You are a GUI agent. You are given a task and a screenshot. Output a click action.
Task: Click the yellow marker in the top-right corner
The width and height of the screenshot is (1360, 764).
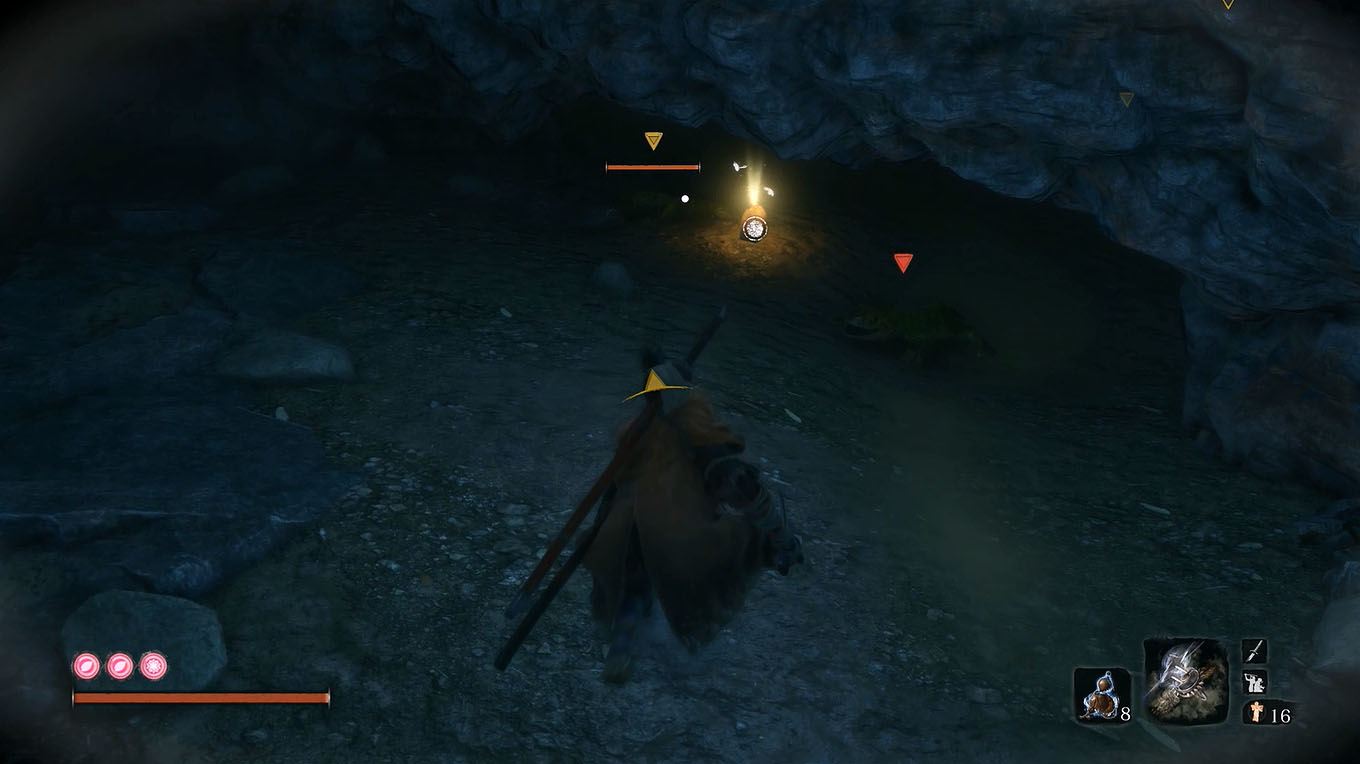click(x=1126, y=101)
